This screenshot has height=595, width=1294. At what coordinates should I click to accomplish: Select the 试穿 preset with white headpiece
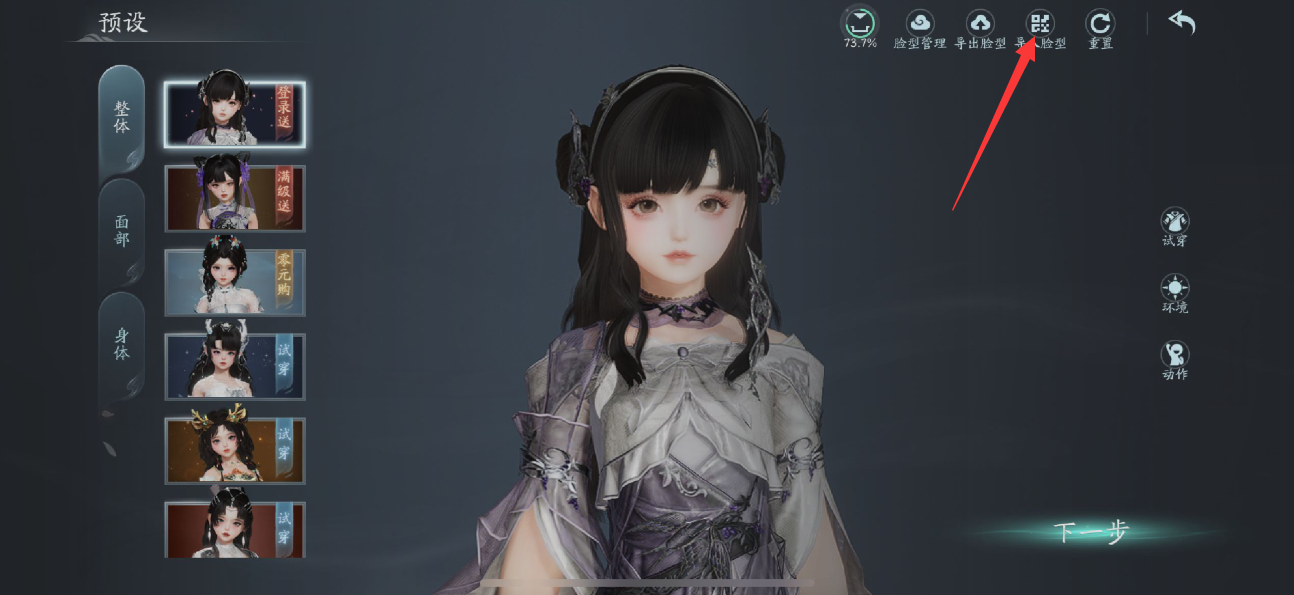coord(235,367)
